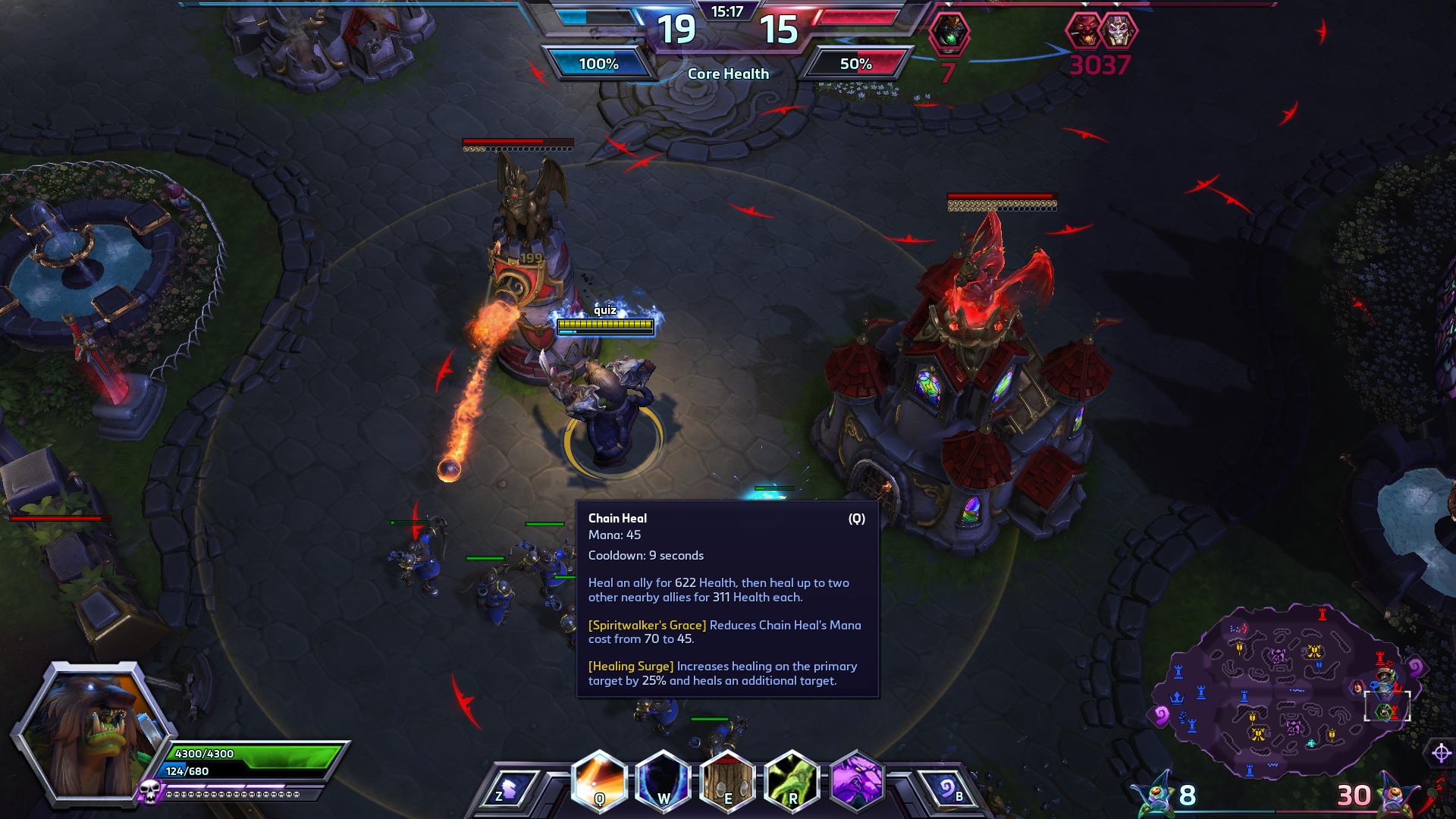Select the blue core crown on minimap
The height and width of the screenshot is (819, 1456).
click(x=1177, y=696)
